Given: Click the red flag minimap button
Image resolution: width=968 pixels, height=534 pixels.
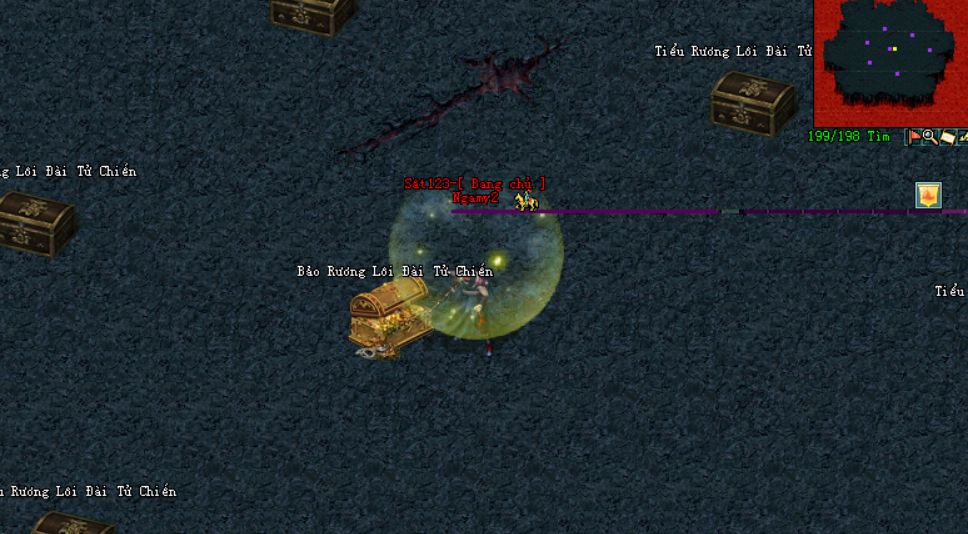Looking at the screenshot, I should point(913,137).
